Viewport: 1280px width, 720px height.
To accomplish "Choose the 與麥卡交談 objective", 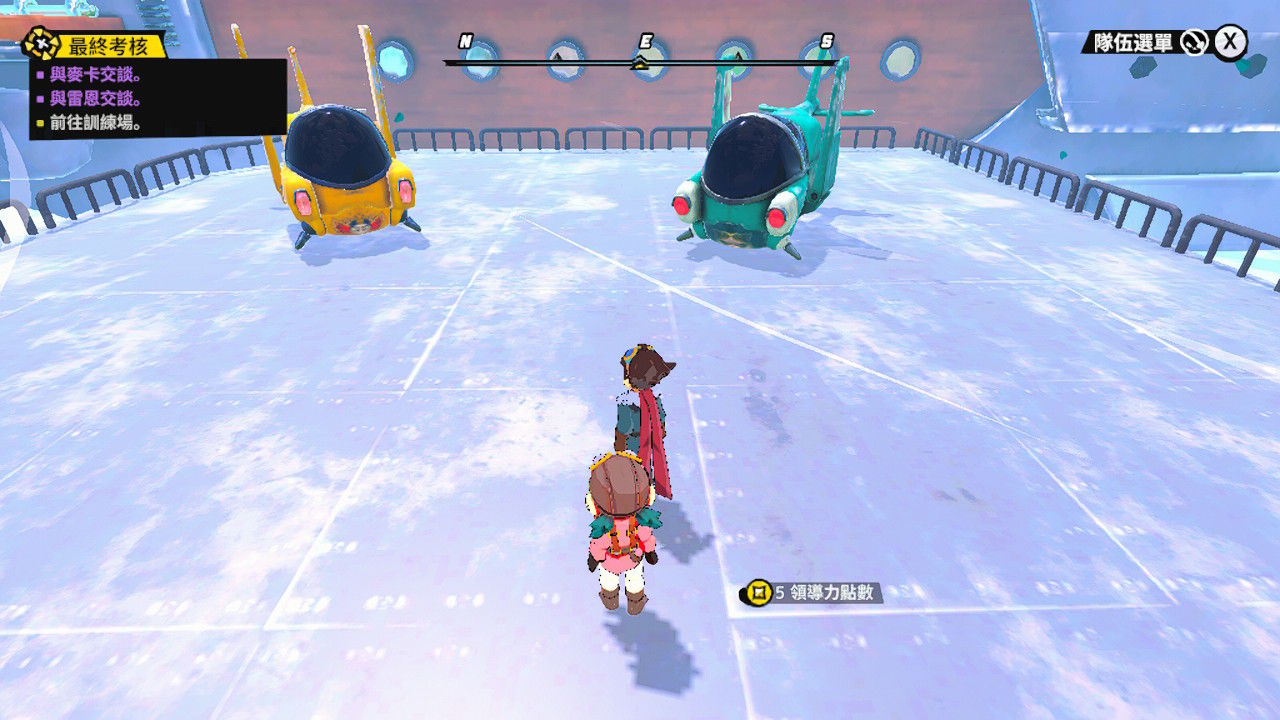I will pos(95,74).
